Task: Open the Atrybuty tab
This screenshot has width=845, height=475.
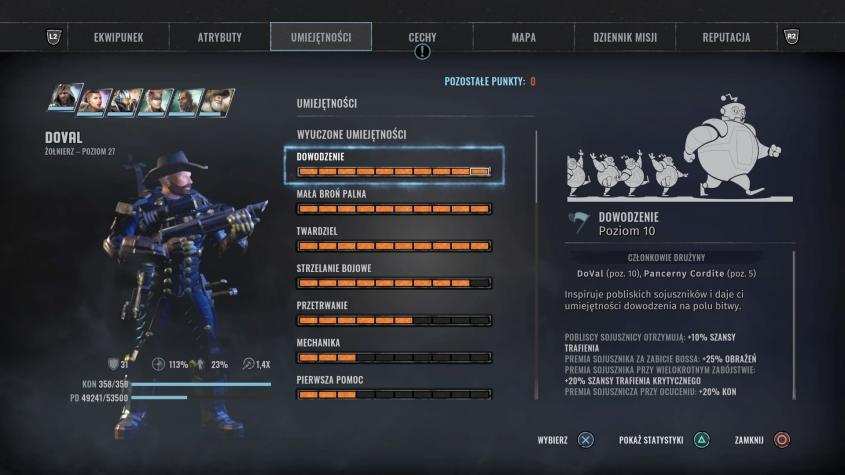Action: [x=219, y=37]
